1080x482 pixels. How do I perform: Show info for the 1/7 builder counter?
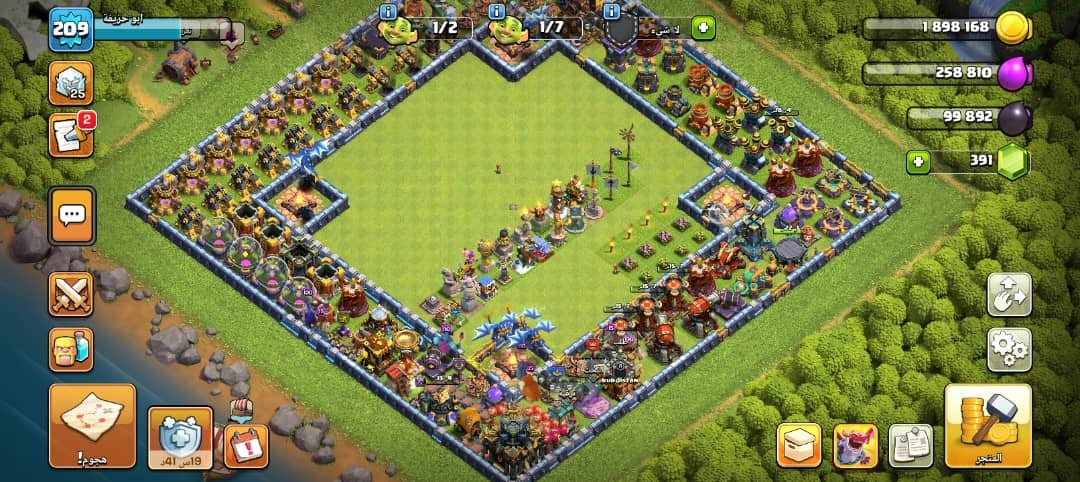pyautogui.click(x=497, y=12)
